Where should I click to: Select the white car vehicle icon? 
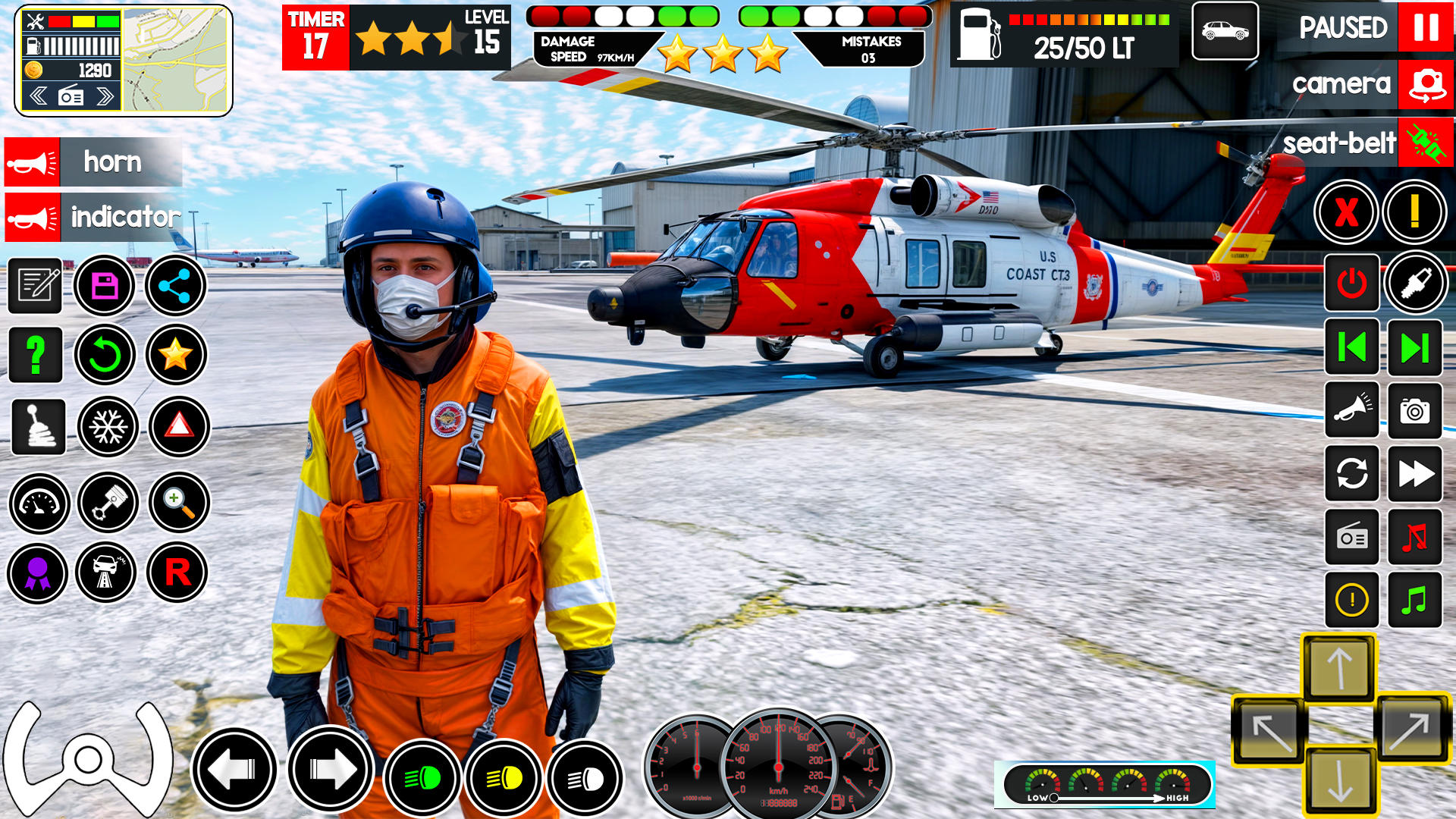pos(1225,31)
